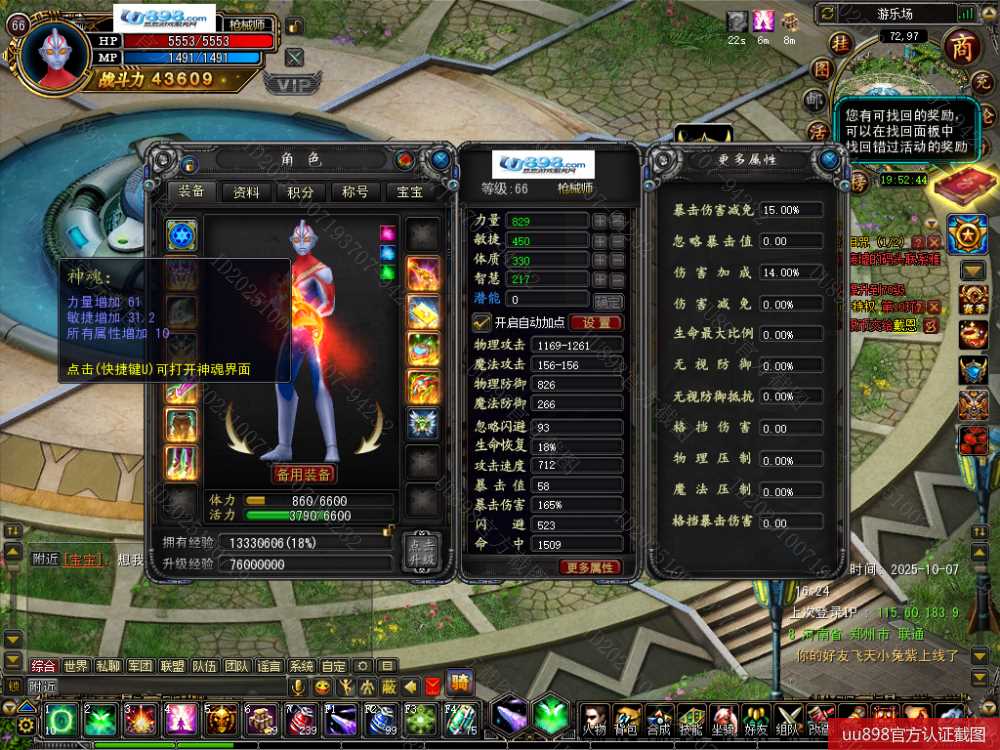Close the 更多属性 panel
1000x750 pixels.
pos(829,159)
